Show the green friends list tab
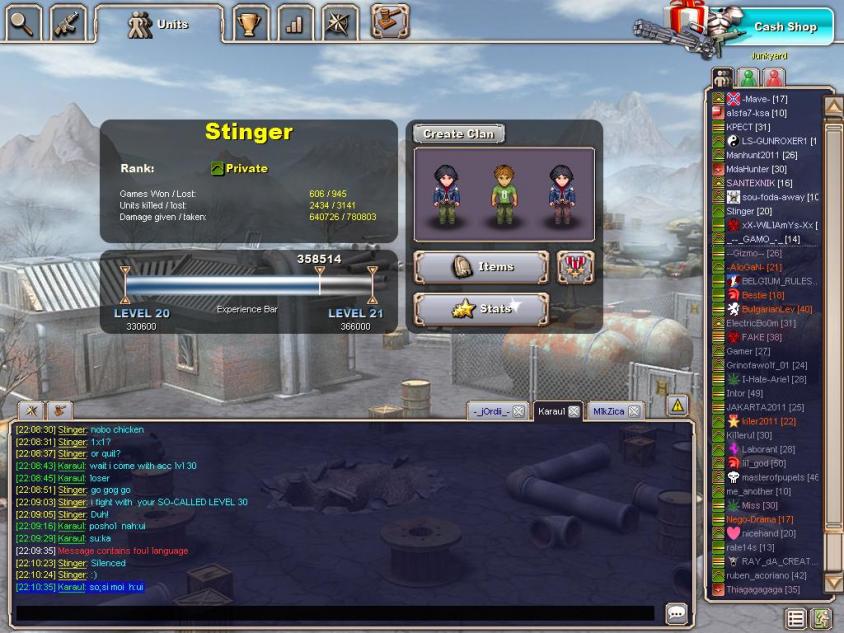 [747, 77]
